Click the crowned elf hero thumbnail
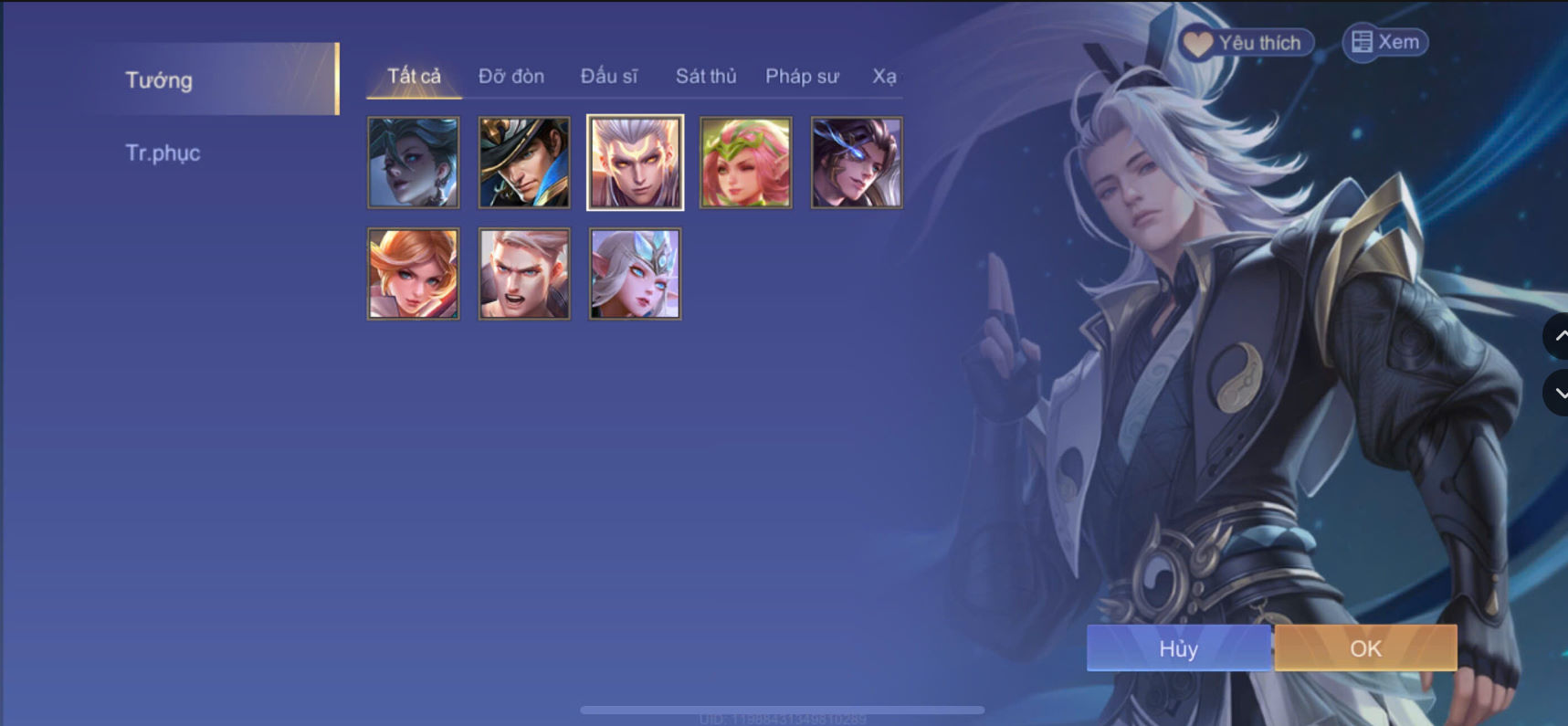 click(x=634, y=273)
